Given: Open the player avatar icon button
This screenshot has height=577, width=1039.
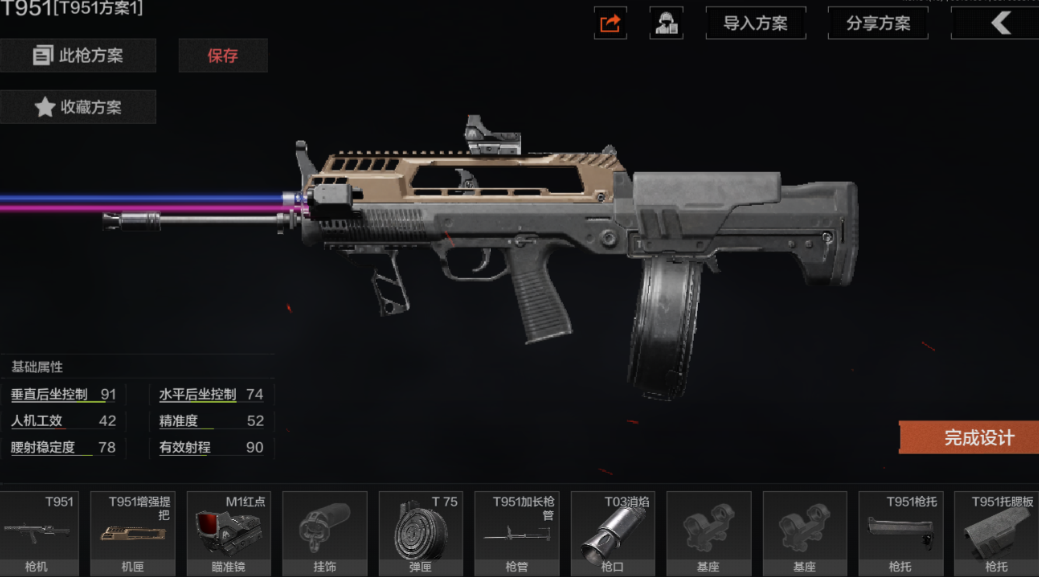Looking at the screenshot, I should click(666, 23).
